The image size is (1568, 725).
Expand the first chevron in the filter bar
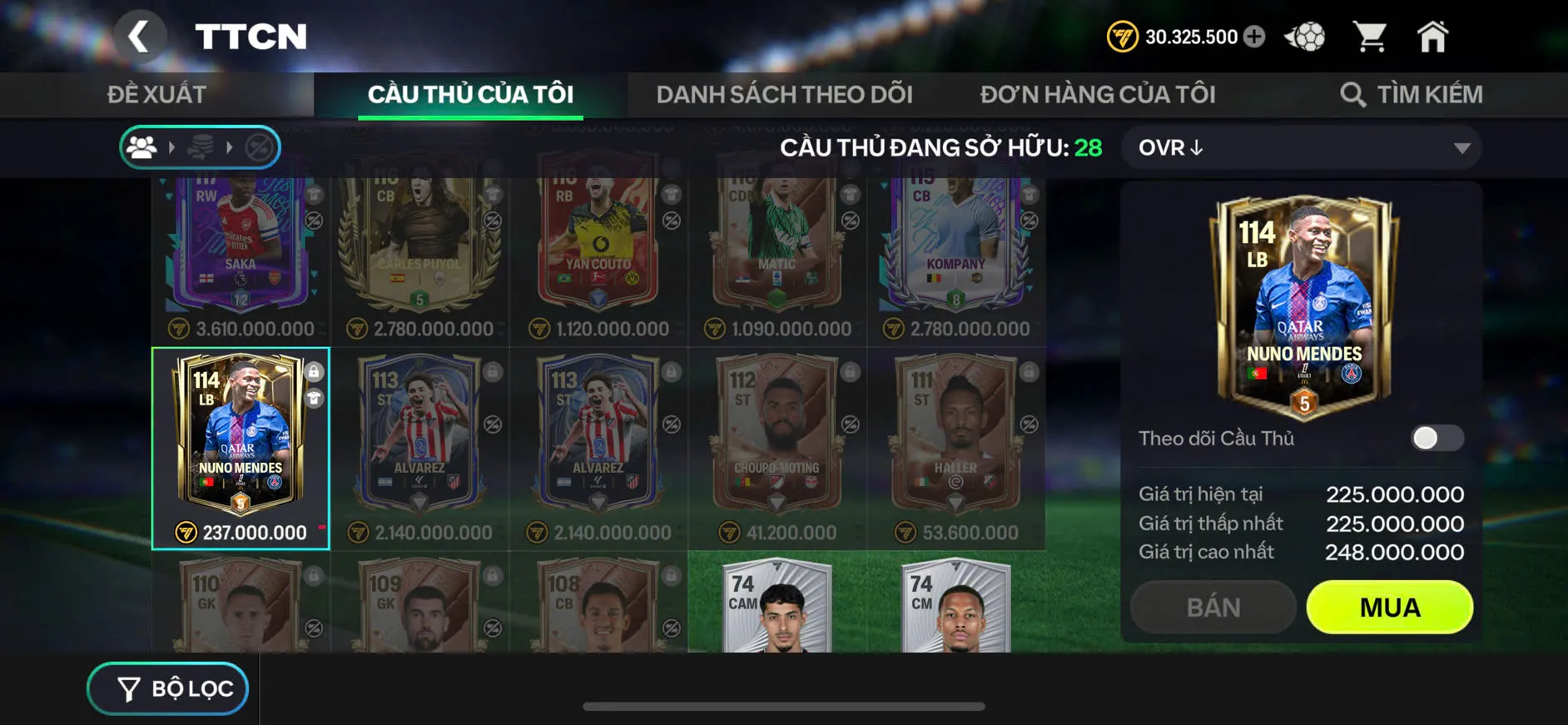pos(172,147)
